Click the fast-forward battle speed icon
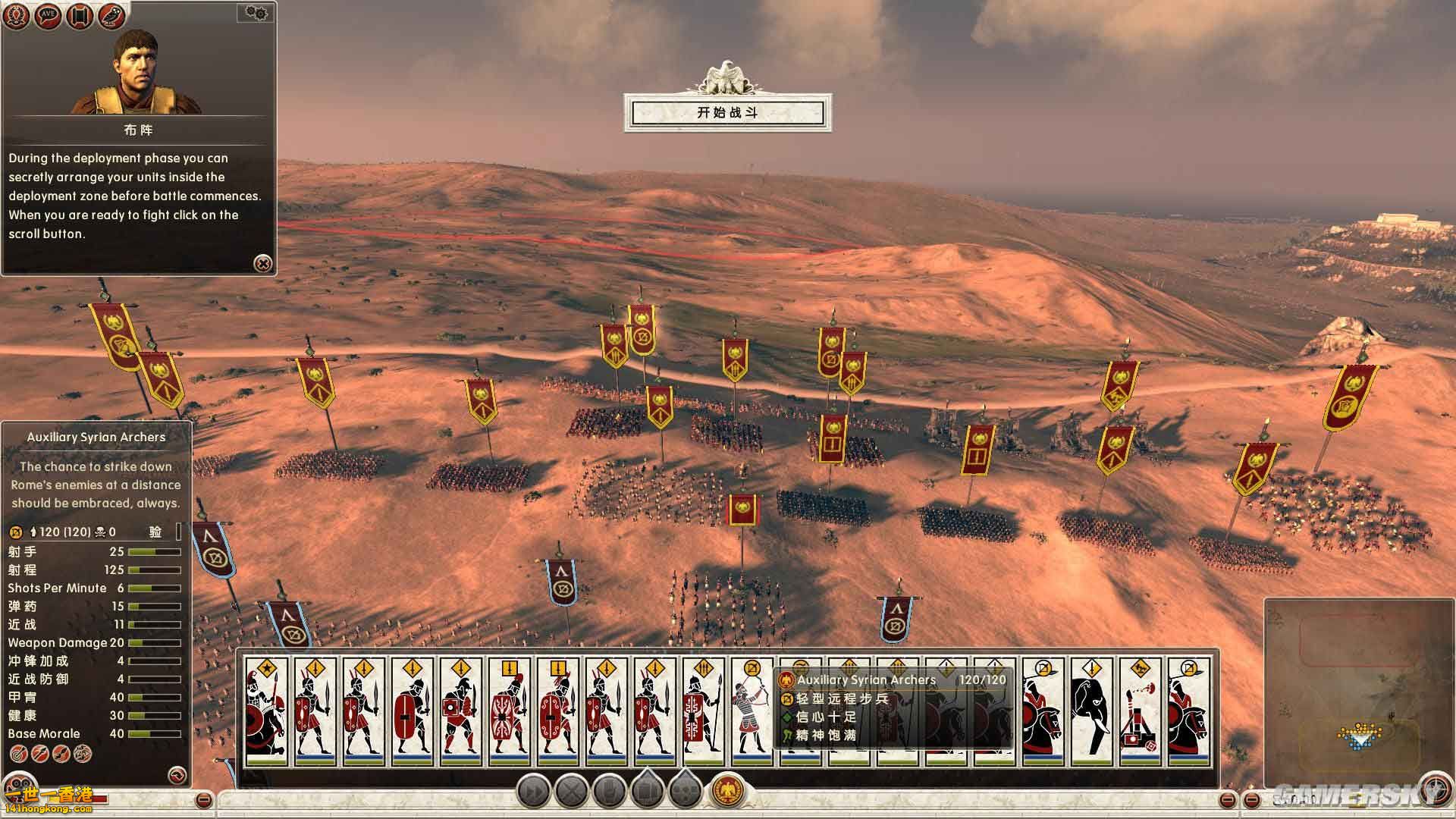This screenshot has width=1456, height=819. (x=533, y=789)
